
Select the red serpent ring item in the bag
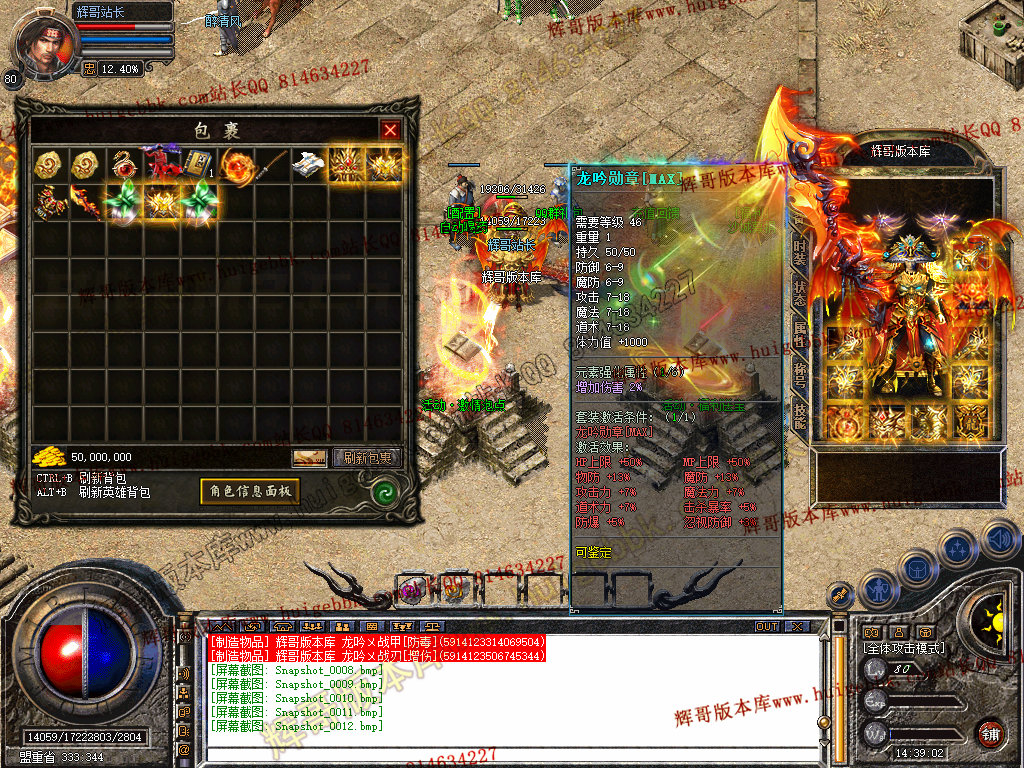[x=124, y=165]
